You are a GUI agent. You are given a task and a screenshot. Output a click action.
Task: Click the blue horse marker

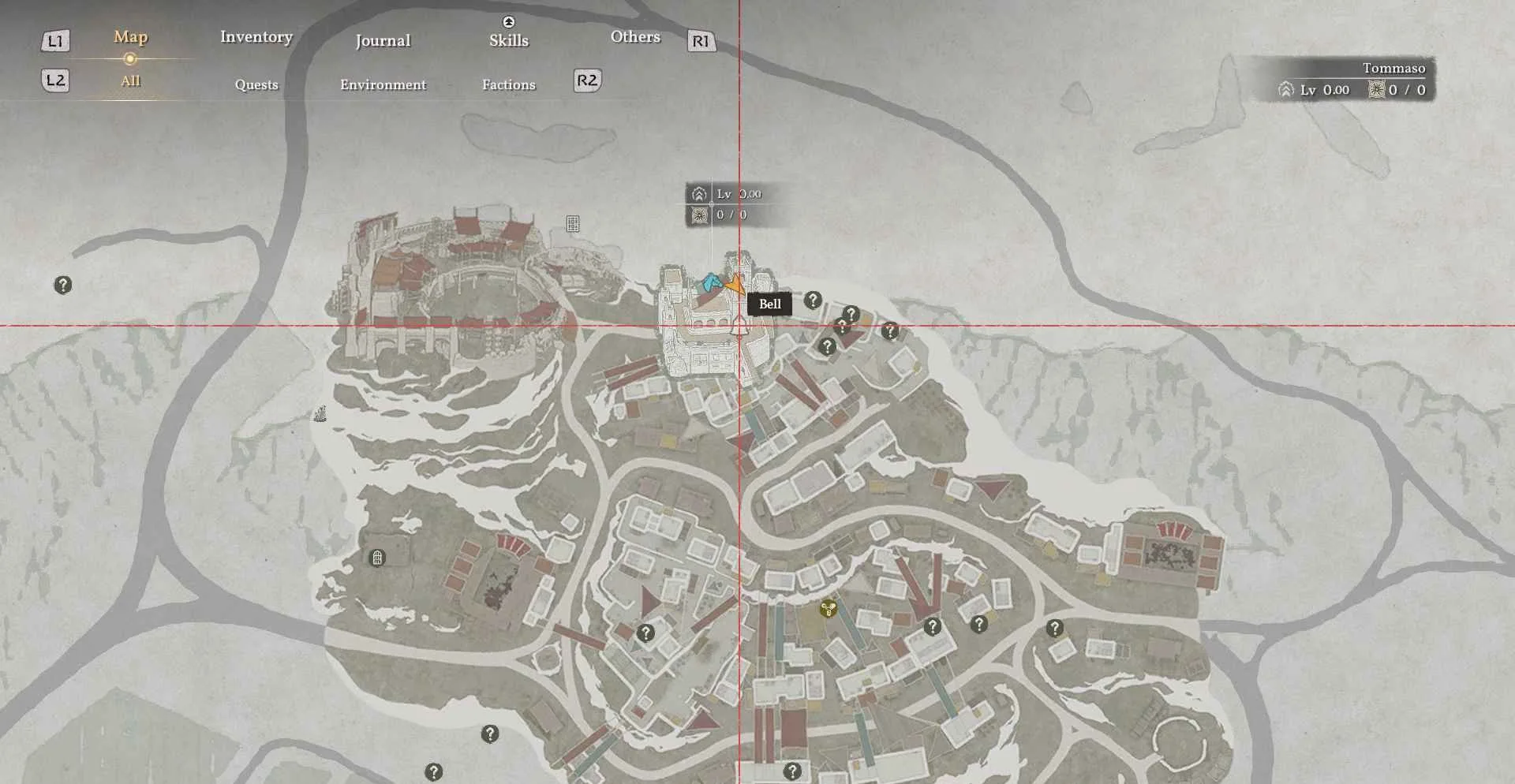712,282
